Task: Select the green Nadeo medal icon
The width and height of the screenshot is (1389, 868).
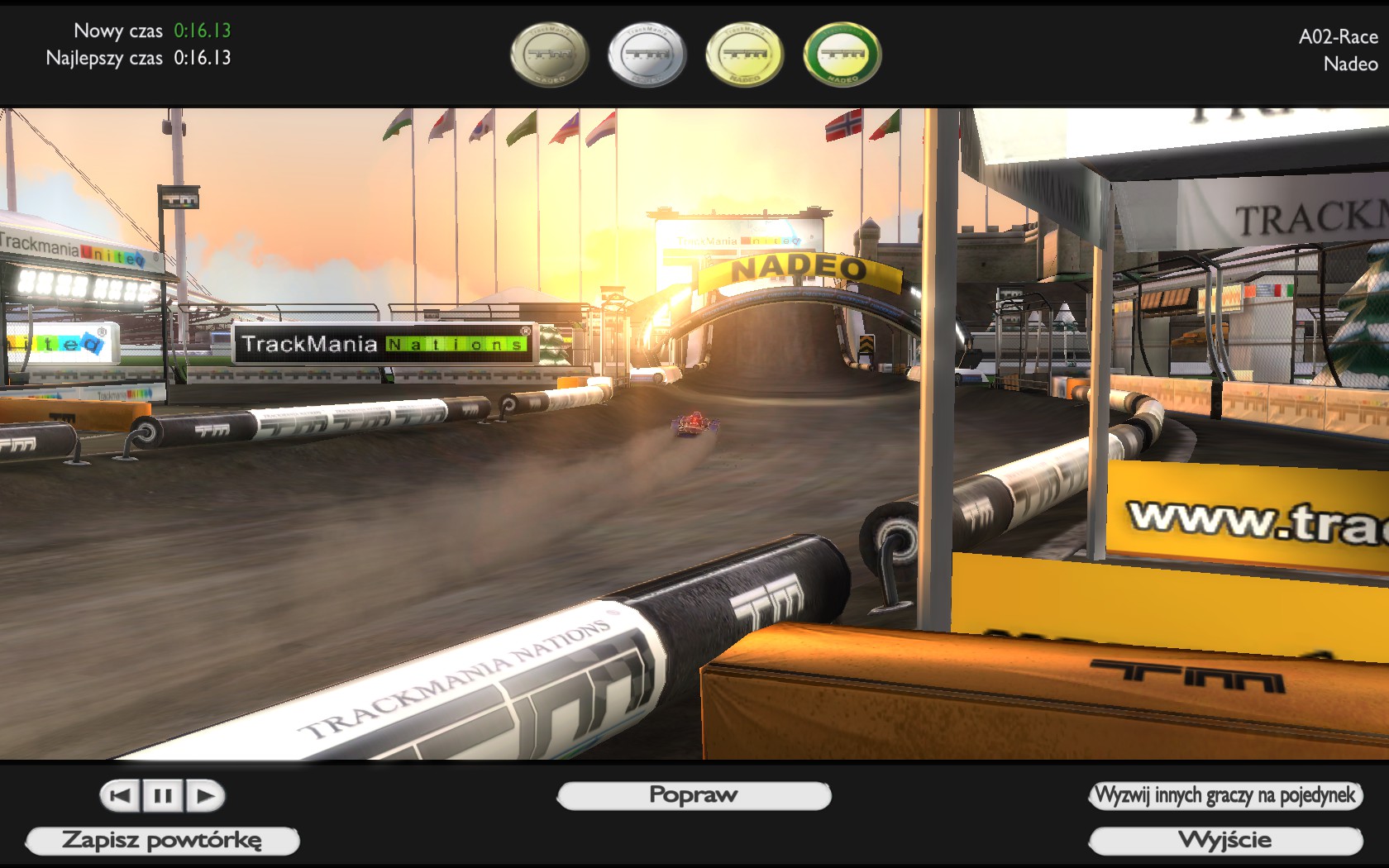Action: tap(842, 55)
